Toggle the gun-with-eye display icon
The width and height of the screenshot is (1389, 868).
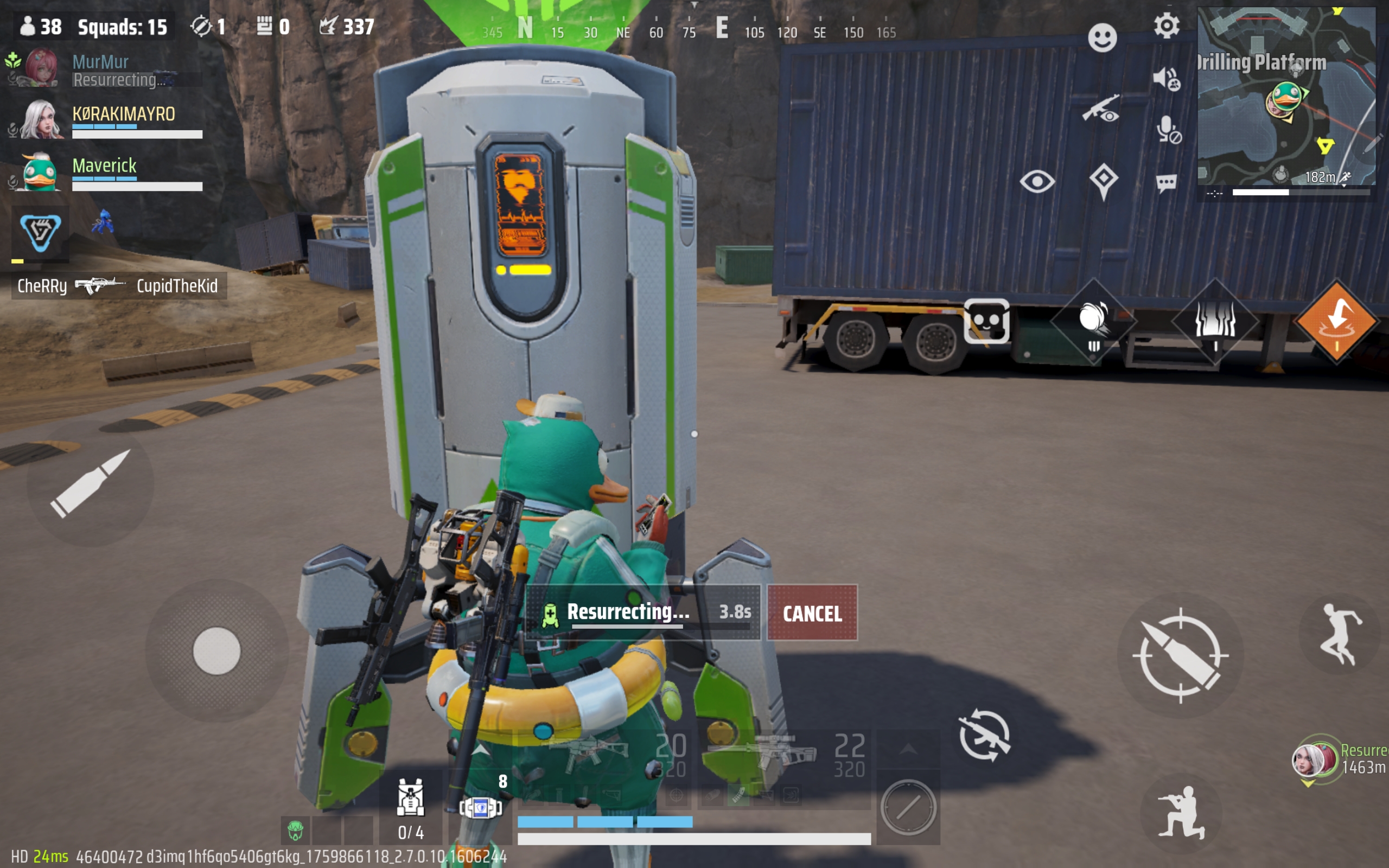click(x=1100, y=109)
